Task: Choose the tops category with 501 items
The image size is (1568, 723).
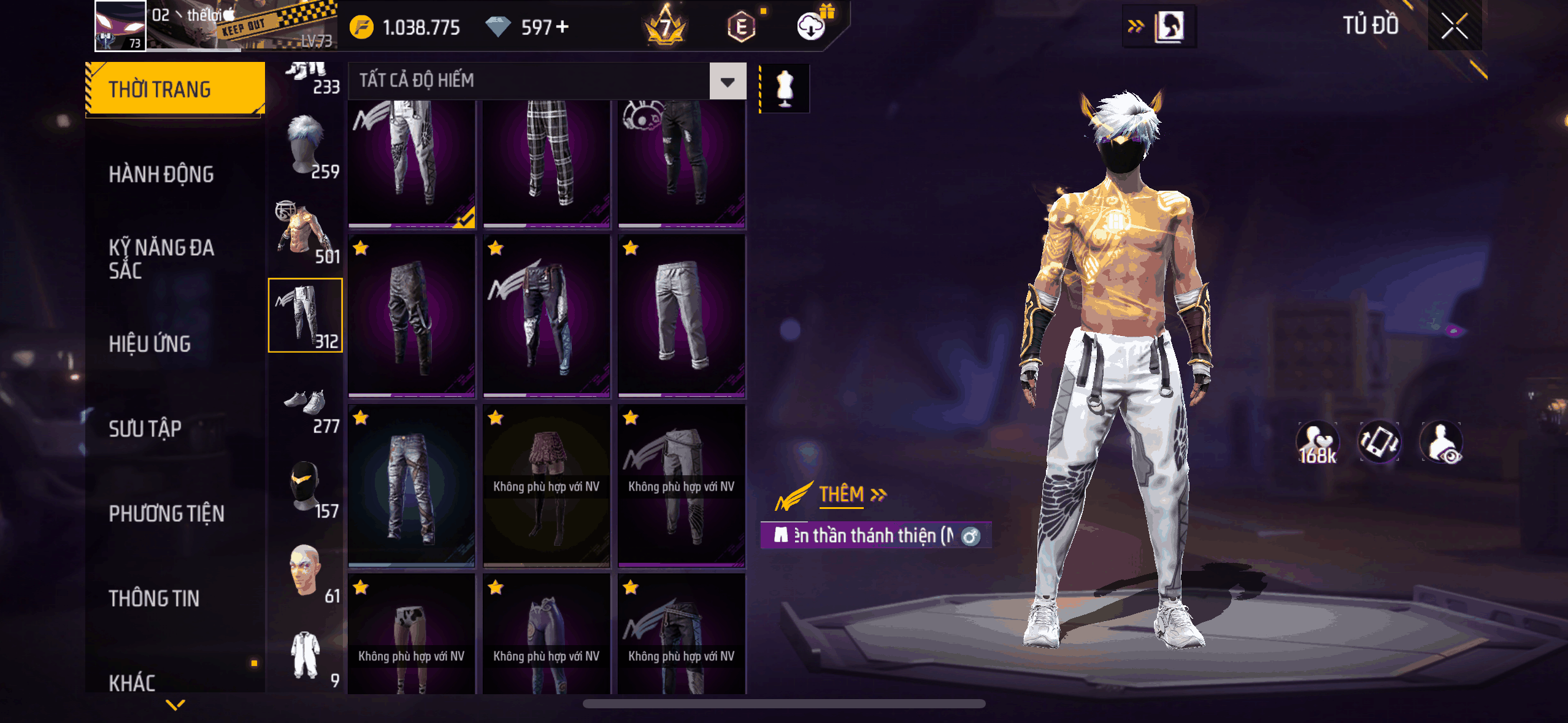Action: coord(306,232)
